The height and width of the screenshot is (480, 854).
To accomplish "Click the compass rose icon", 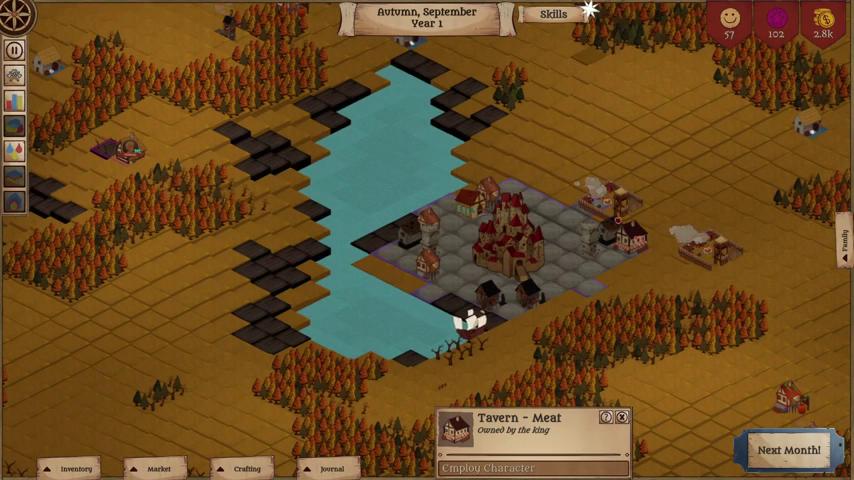I will [x=16, y=14].
